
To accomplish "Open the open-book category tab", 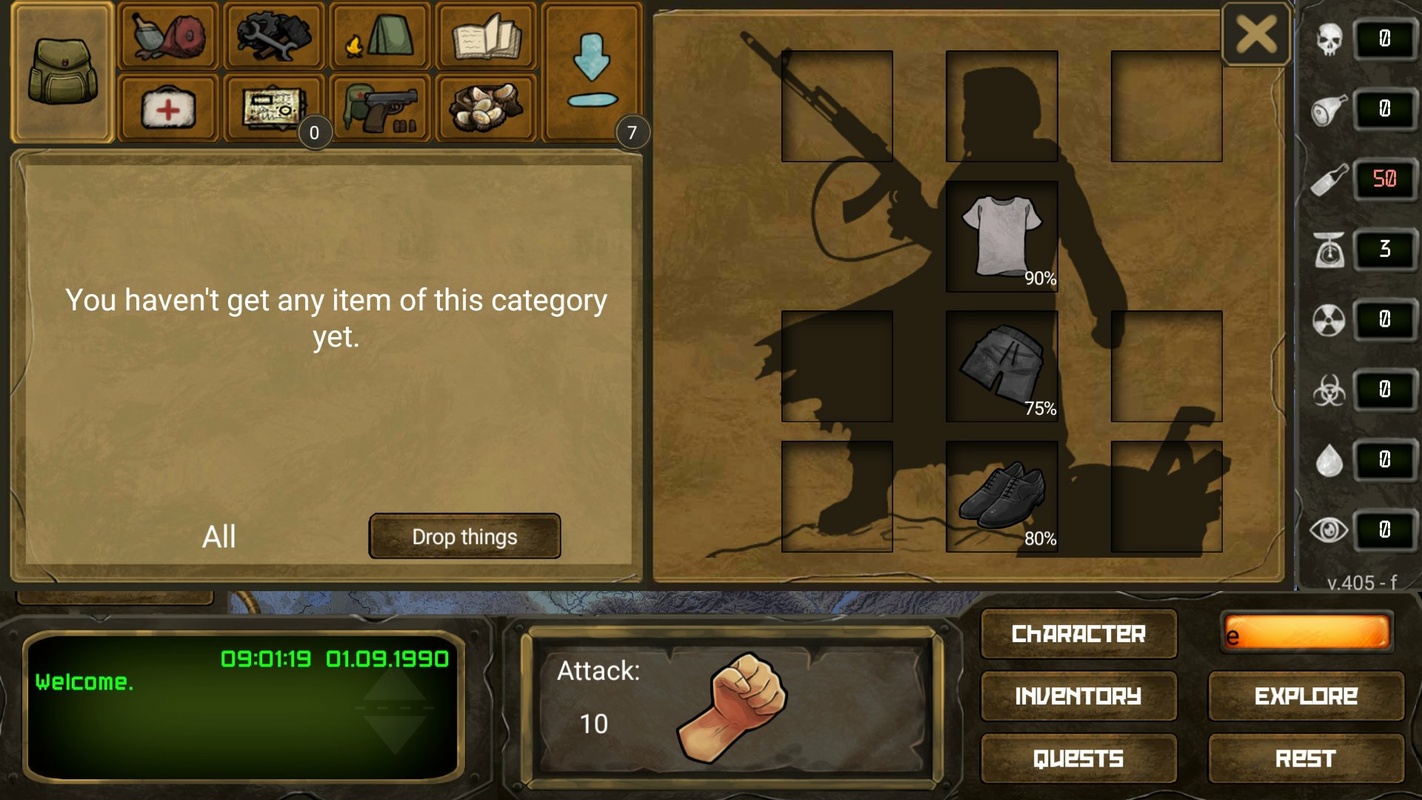I will pos(486,37).
